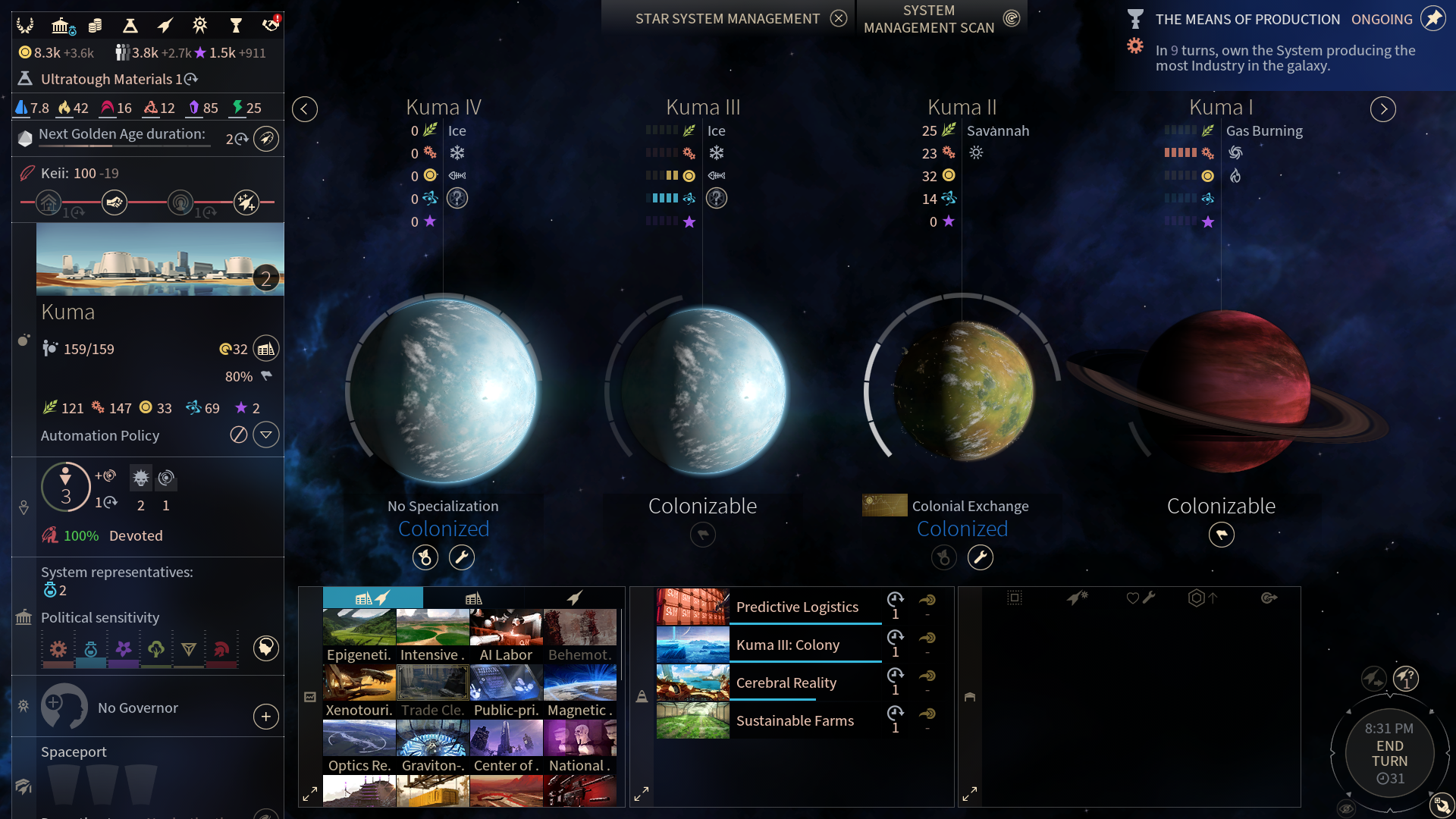Select Kuma III: Colony queue item

tap(787, 645)
